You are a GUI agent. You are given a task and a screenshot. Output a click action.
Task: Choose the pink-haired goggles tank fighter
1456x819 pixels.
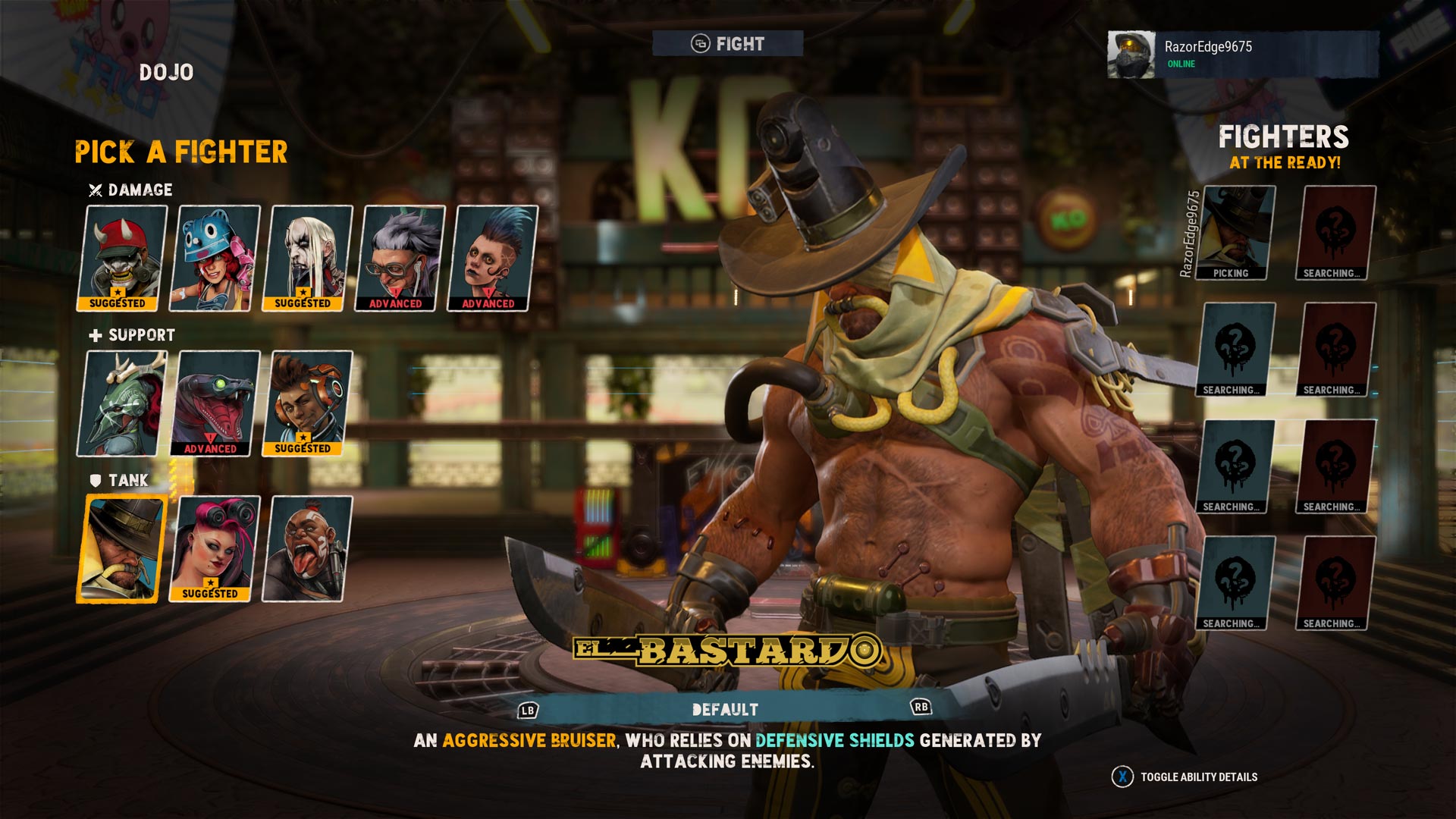[x=215, y=549]
